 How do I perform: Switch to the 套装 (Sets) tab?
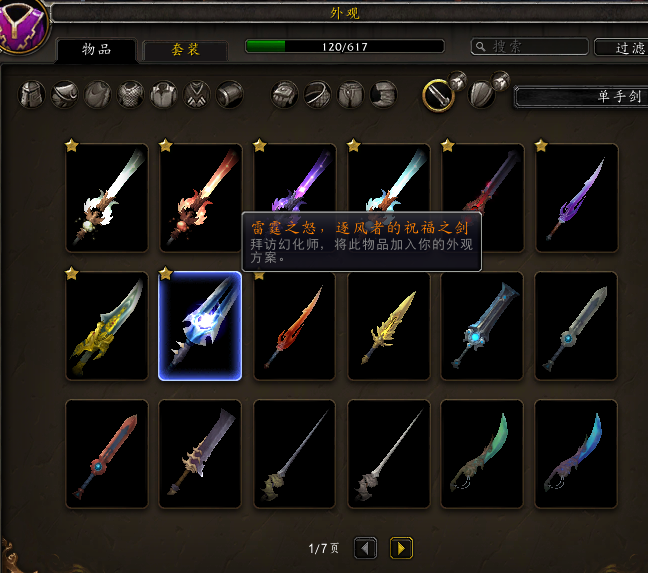(186, 49)
